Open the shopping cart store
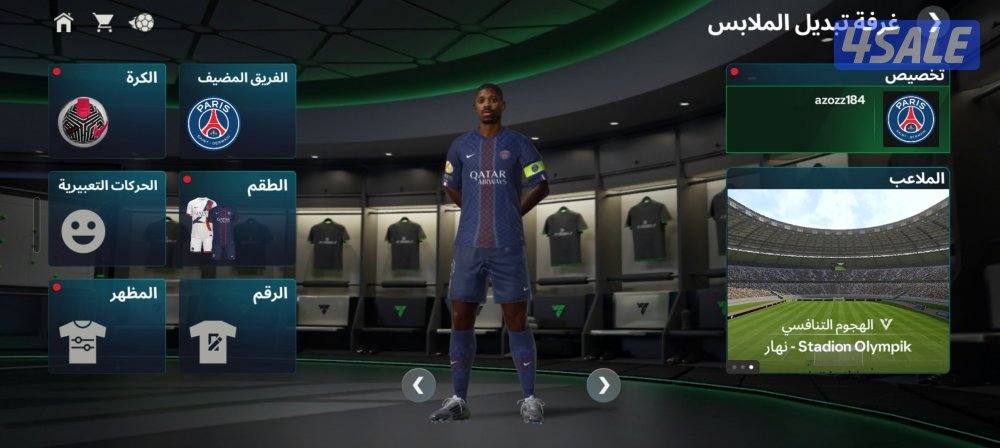 pos(103,22)
